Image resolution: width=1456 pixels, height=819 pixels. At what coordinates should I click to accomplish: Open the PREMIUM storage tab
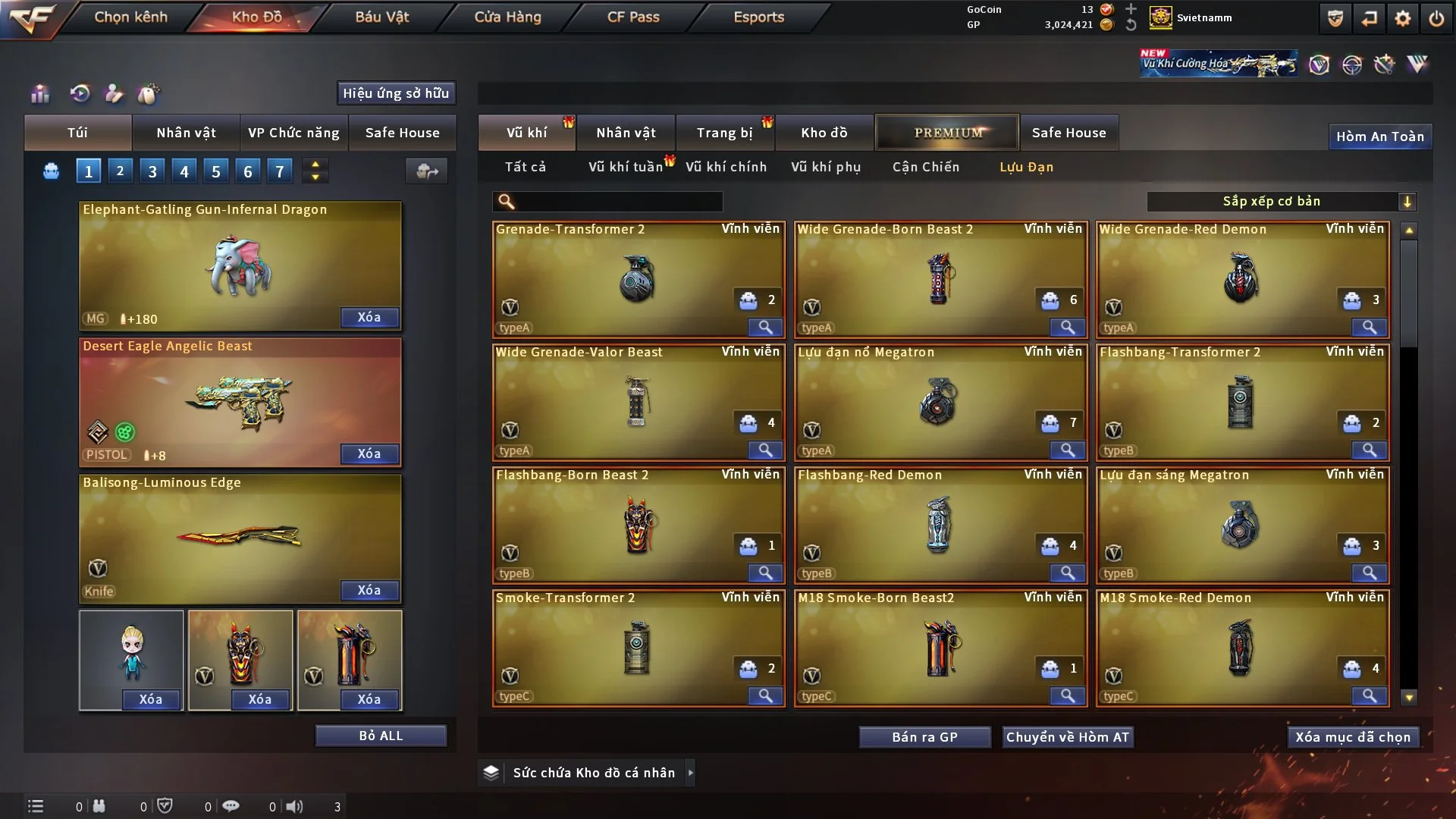pyautogui.click(x=947, y=133)
